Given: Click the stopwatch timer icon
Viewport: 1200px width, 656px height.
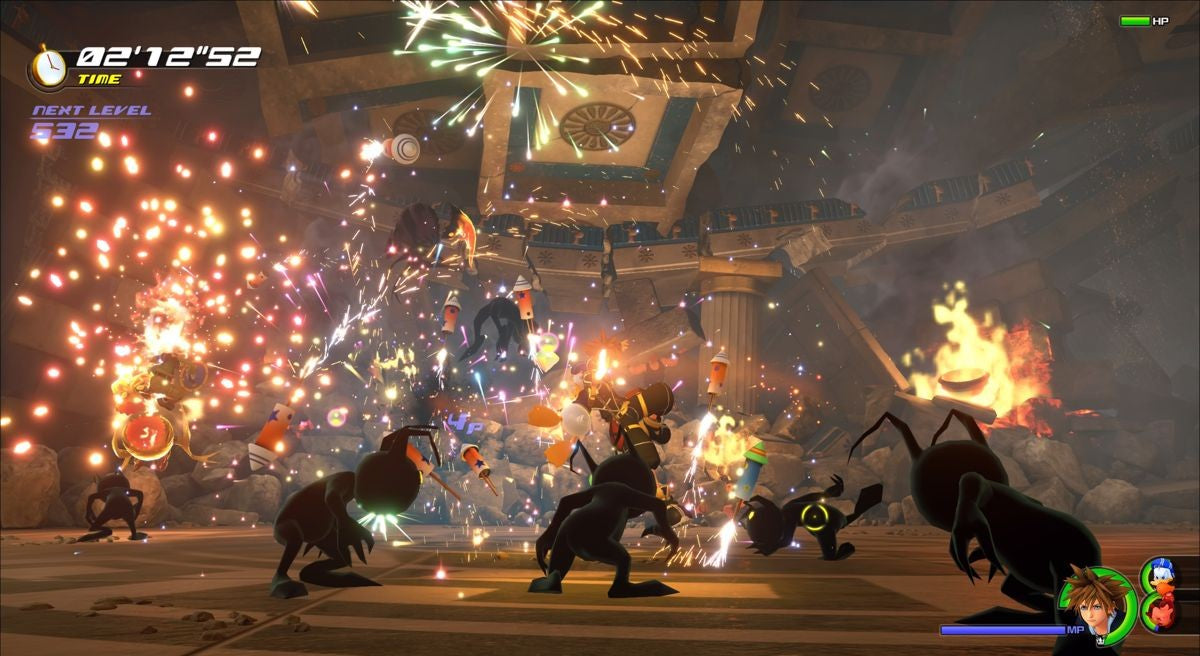Looking at the screenshot, I should [x=47, y=66].
